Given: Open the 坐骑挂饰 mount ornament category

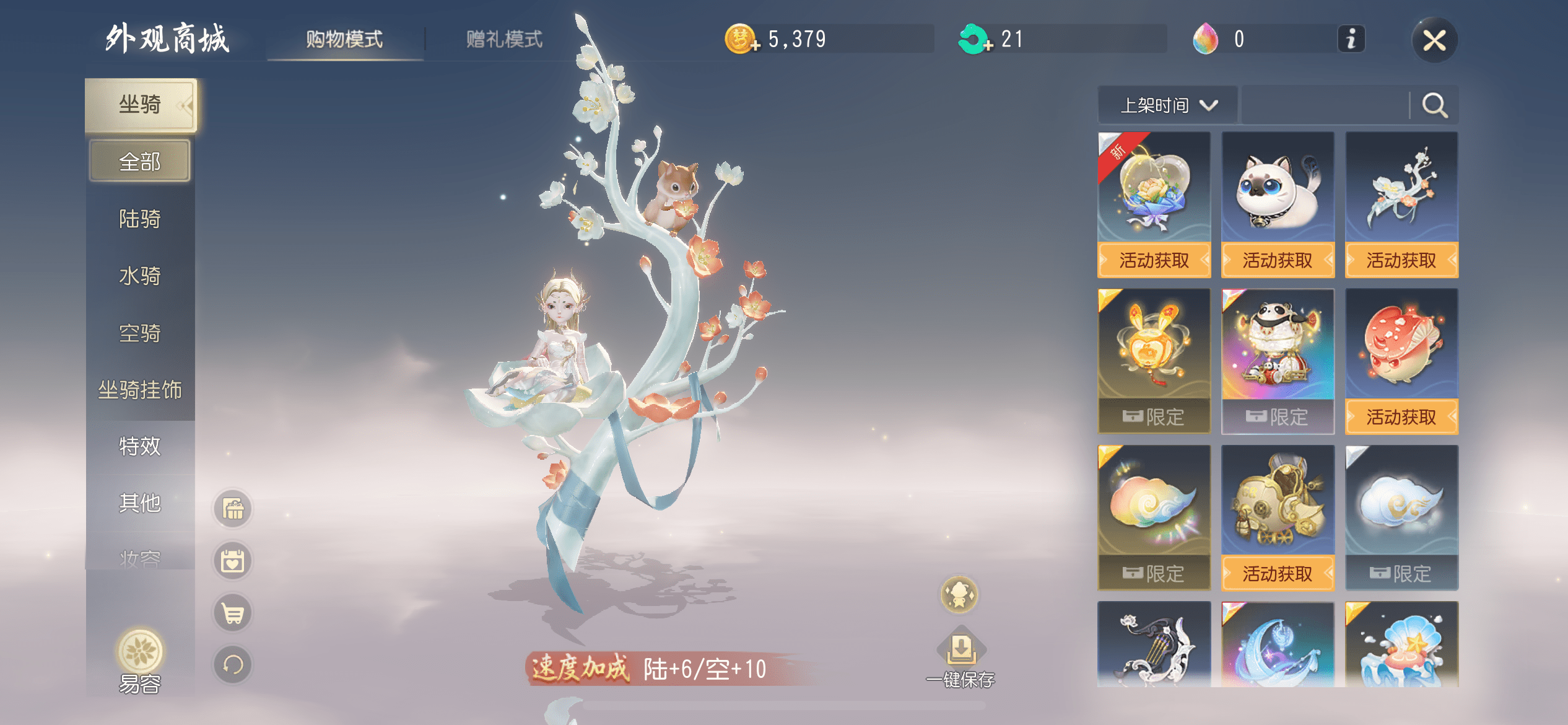Looking at the screenshot, I should coord(140,390).
